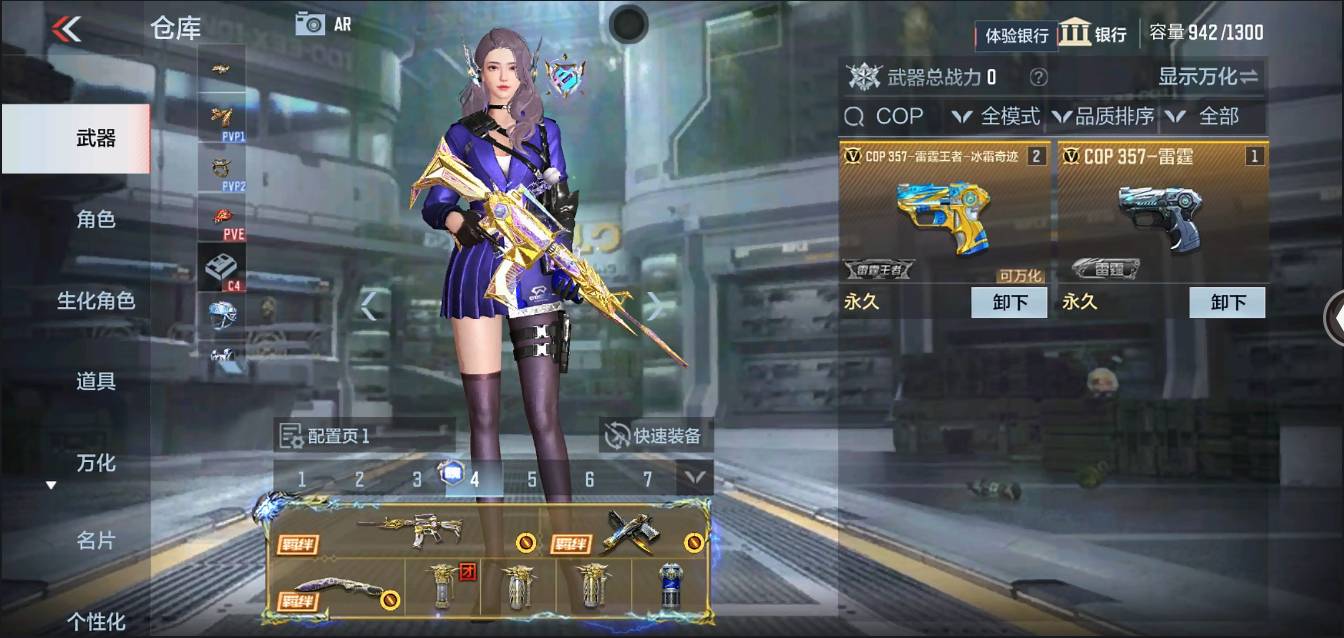Viewport: 1344px width, 638px height.
Task: Switch to loadout slot number 6
Action: point(589,479)
